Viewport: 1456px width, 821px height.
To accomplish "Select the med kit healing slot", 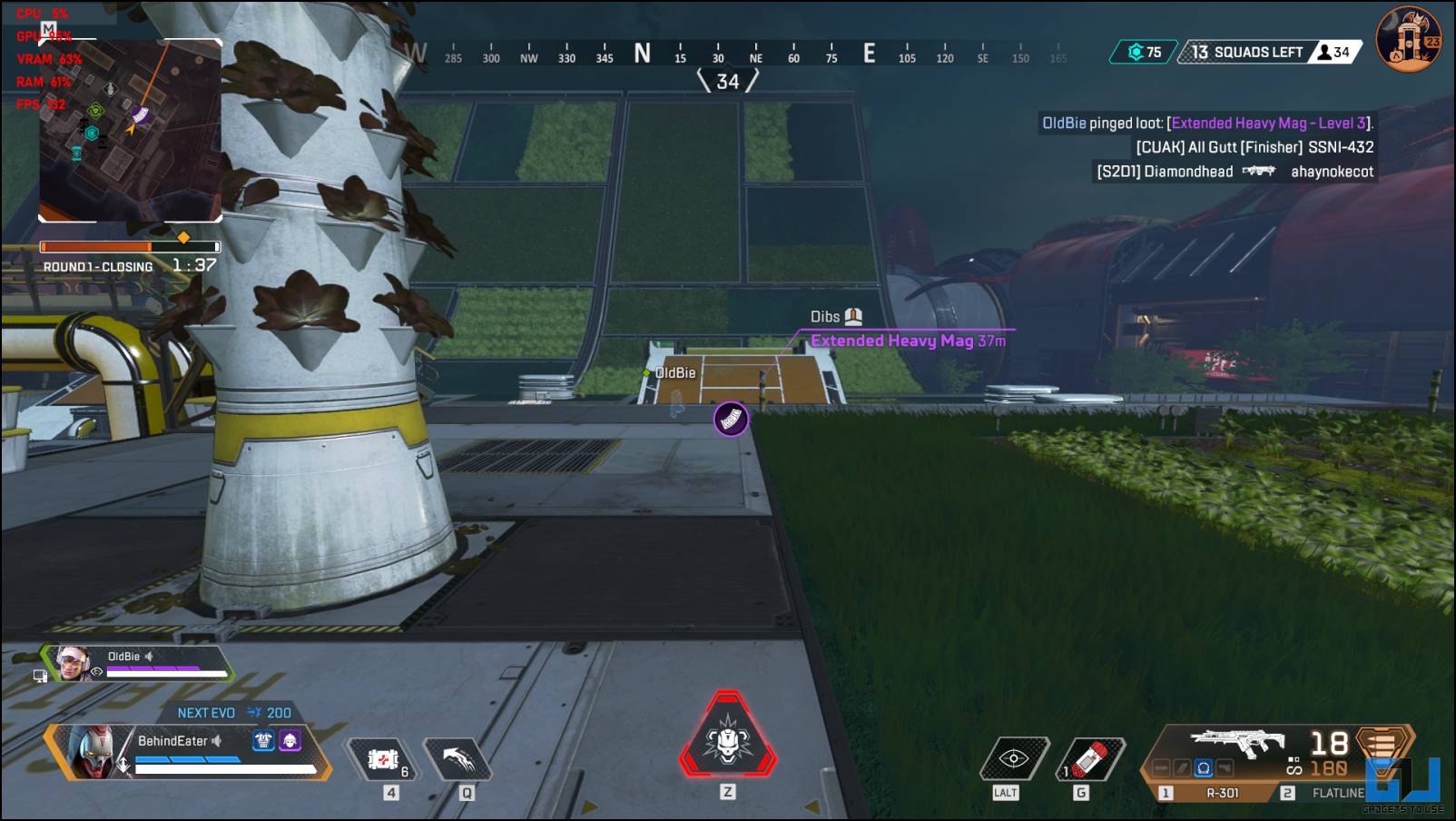I will coord(382,759).
